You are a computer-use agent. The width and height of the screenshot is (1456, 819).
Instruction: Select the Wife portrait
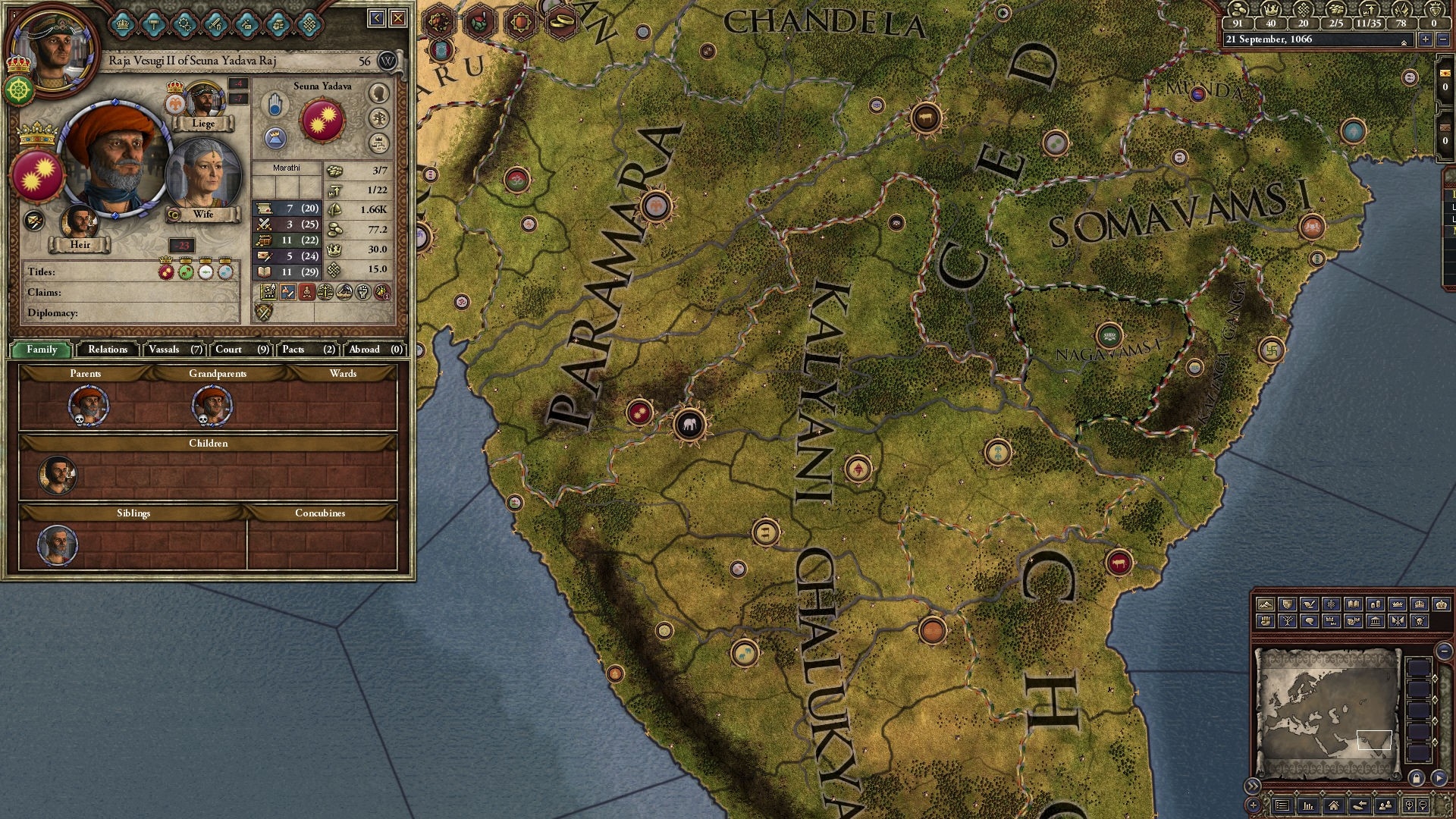202,176
